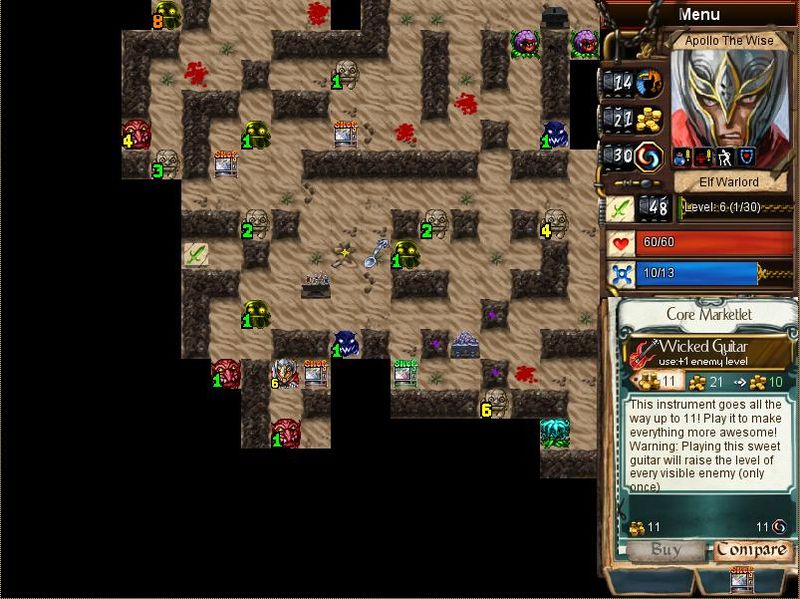
Task: Click the blue potion trait icon
Action: (x=680, y=157)
